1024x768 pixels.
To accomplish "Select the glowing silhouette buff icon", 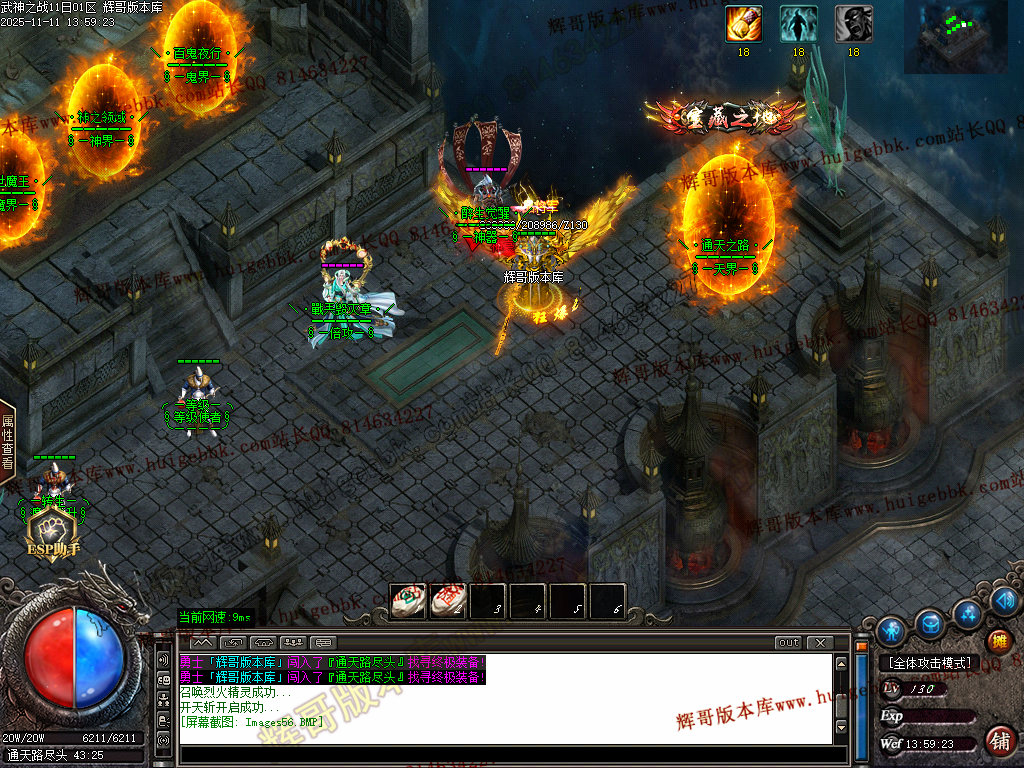I will (798, 24).
